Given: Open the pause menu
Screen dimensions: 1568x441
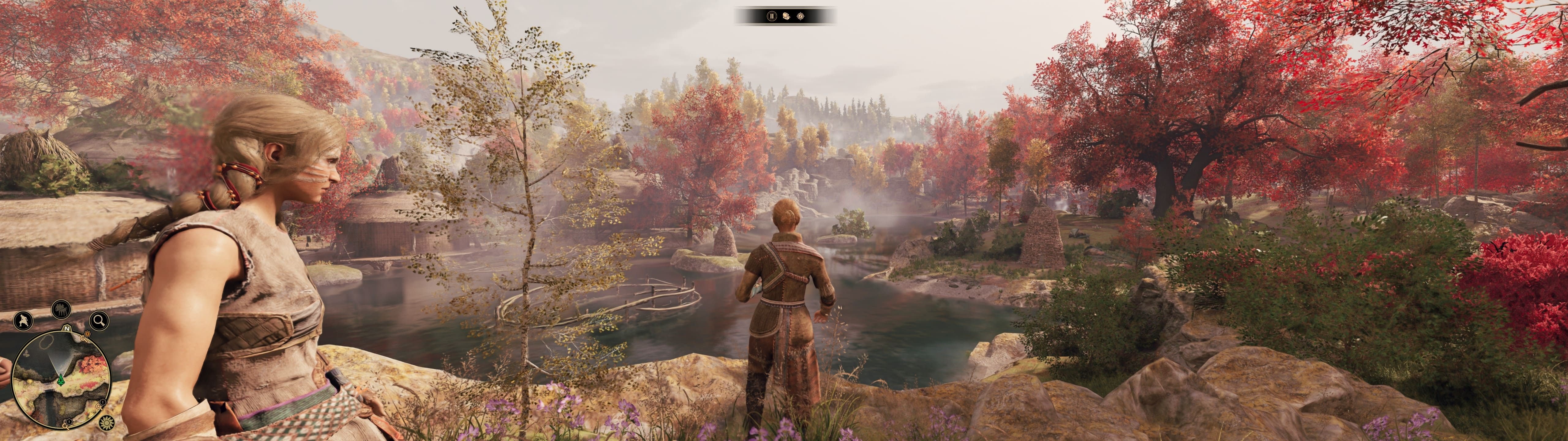Looking at the screenshot, I should click(772, 17).
